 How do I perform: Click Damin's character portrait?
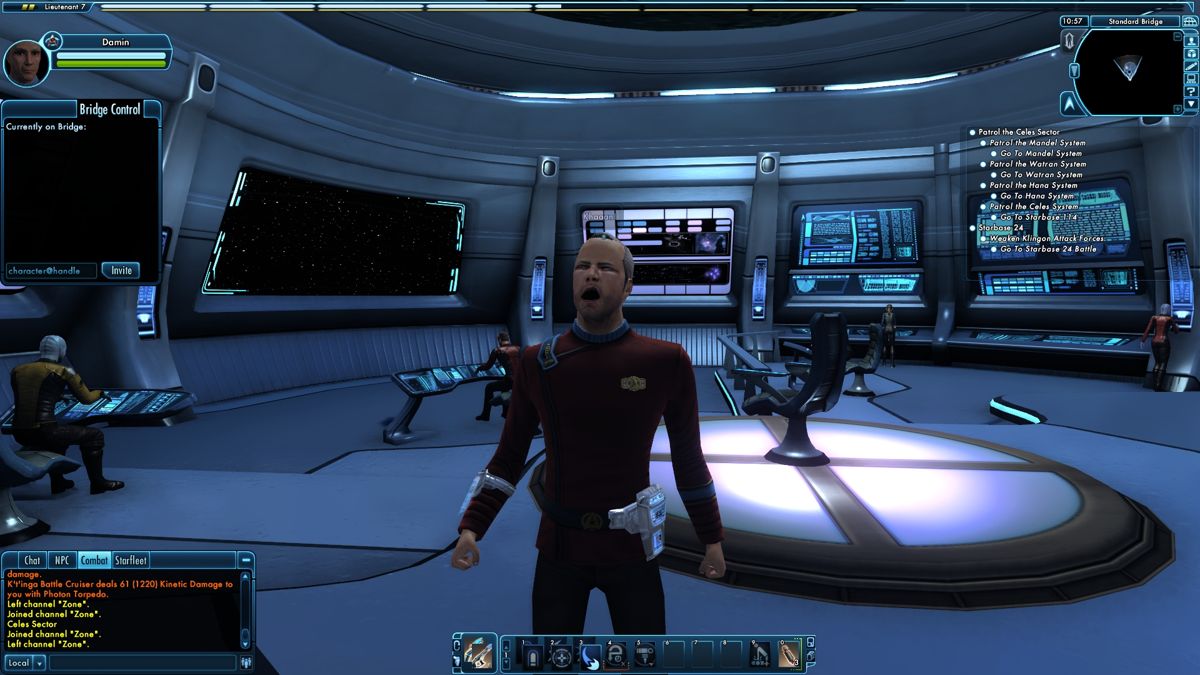pyautogui.click(x=24, y=63)
